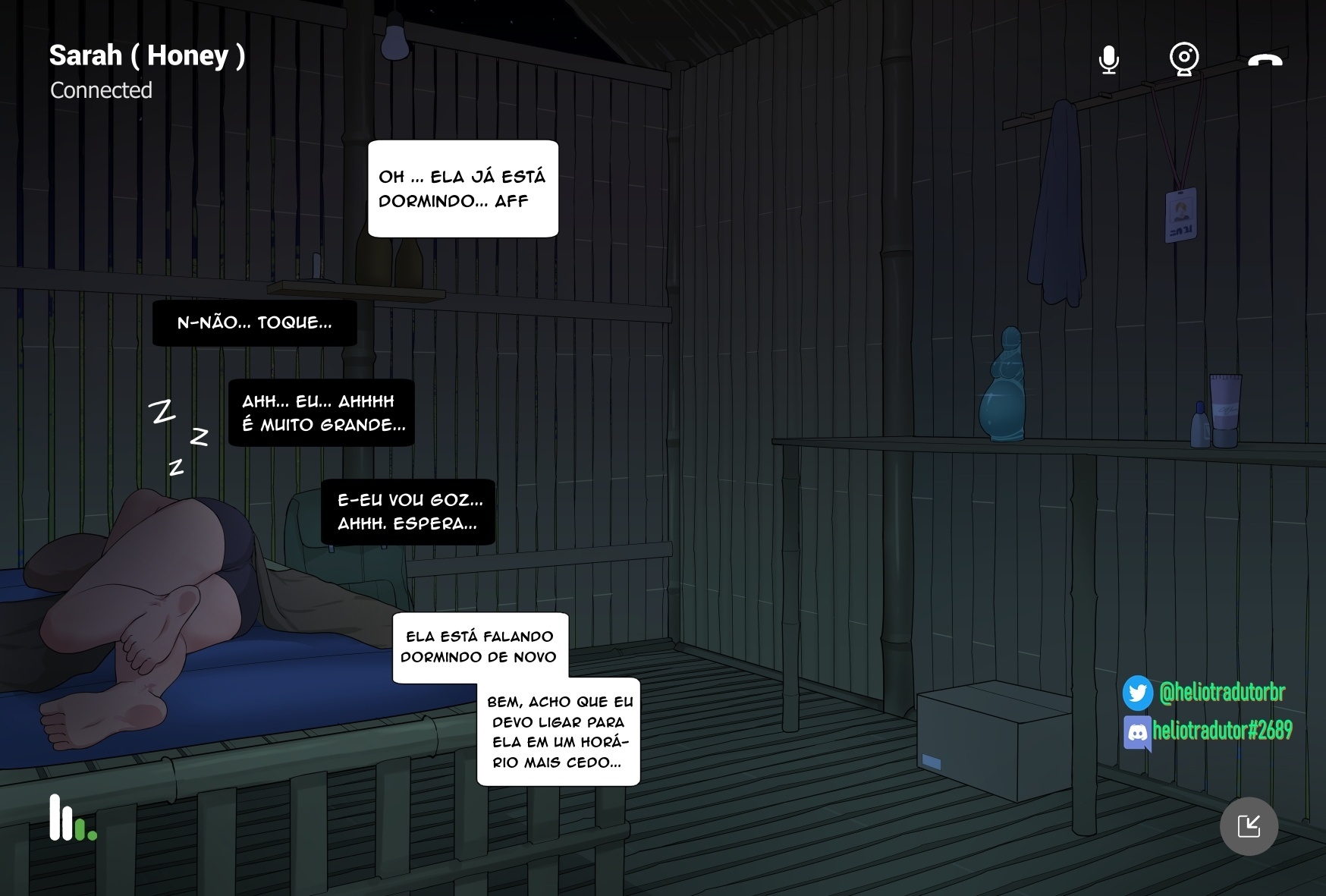1326x896 pixels.
Task: Minimize the call with the arrow button
Action: click(x=1249, y=826)
